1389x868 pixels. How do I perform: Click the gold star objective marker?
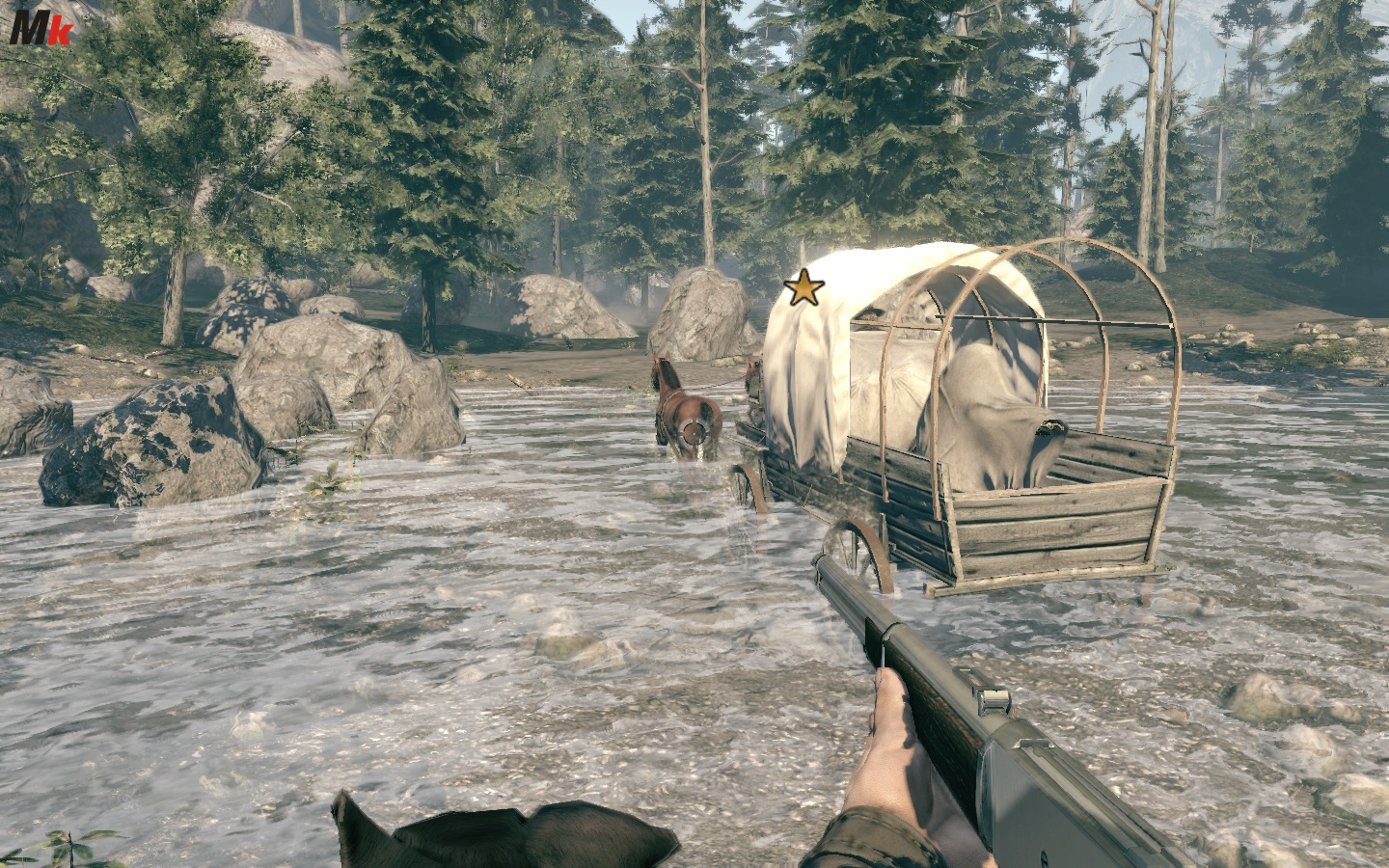point(803,288)
